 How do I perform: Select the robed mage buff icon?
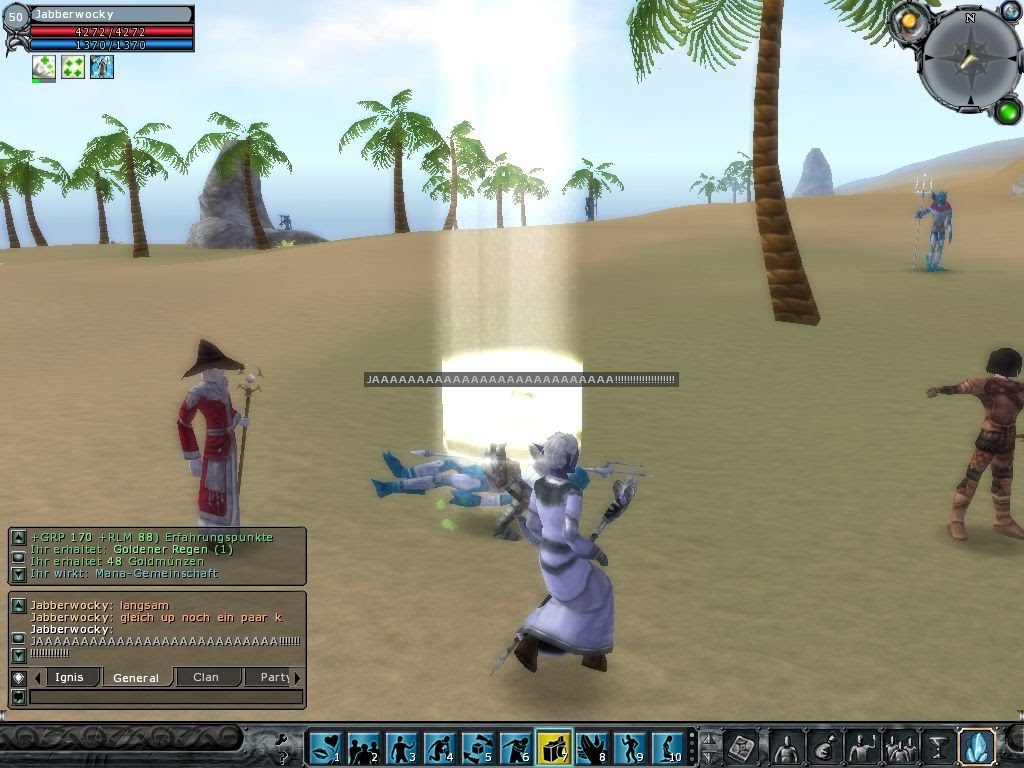tap(102, 67)
